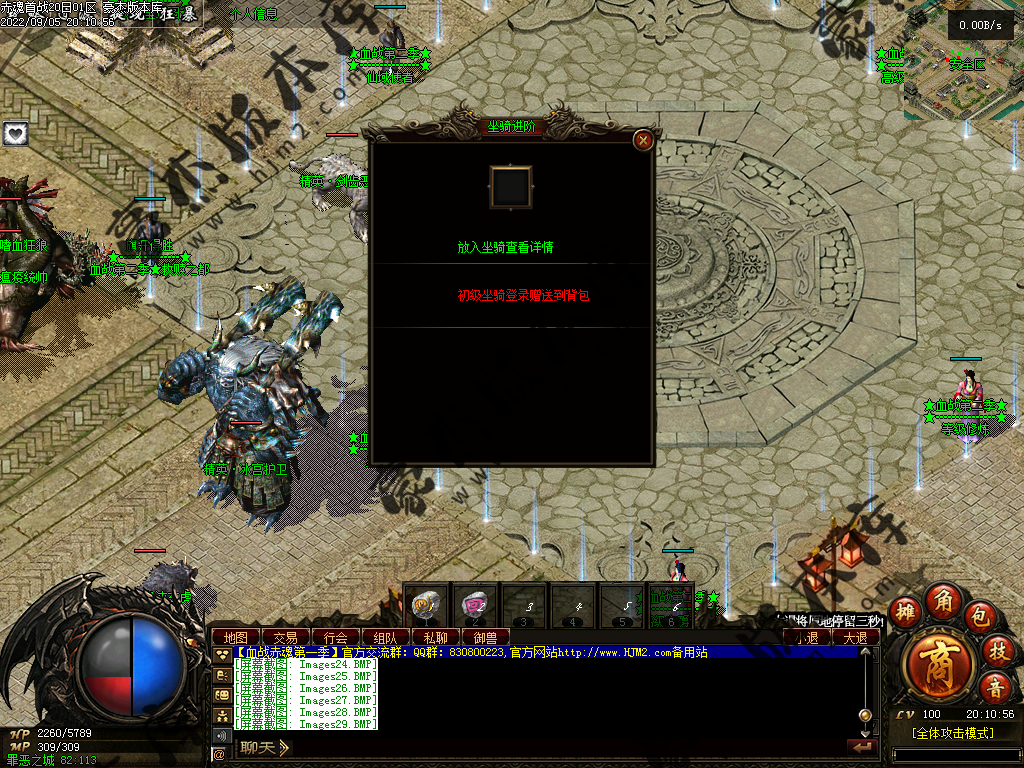Image resolution: width=1024 pixels, height=768 pixels.
Task: Open the 御兽 beast tab
Action: pos(485,637)
